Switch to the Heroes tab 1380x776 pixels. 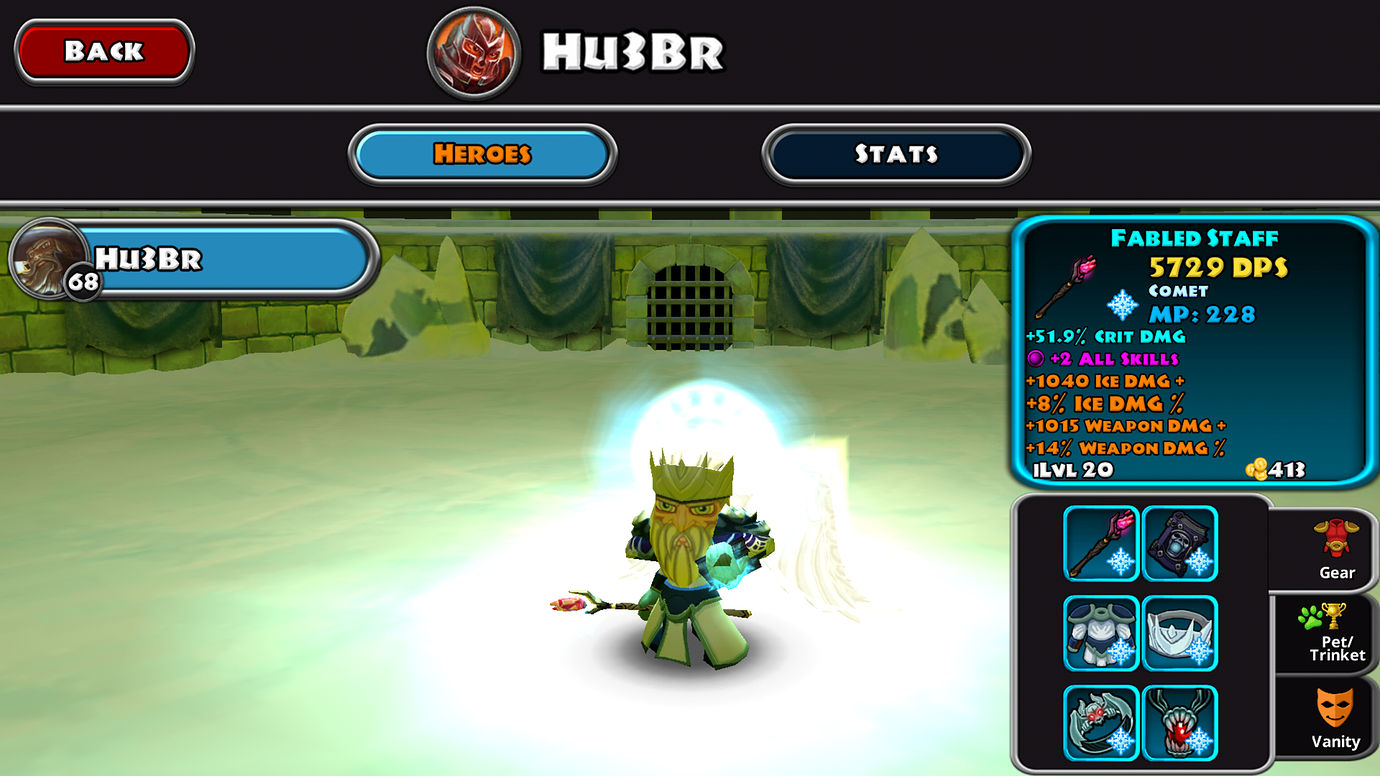[482, 154]
